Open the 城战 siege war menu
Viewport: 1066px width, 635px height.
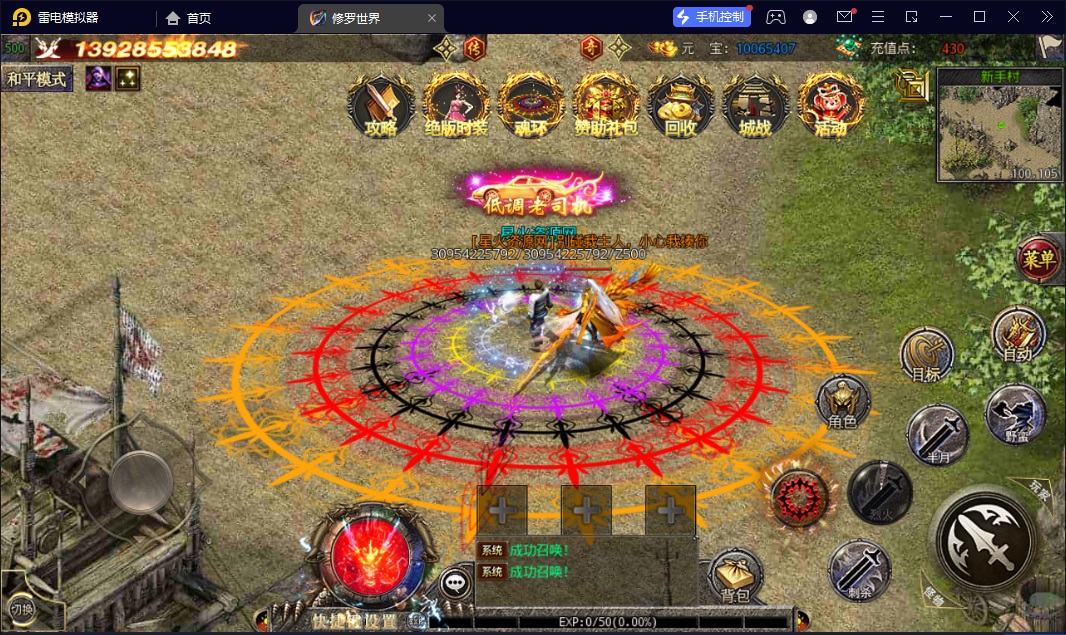tap(755, 104)
